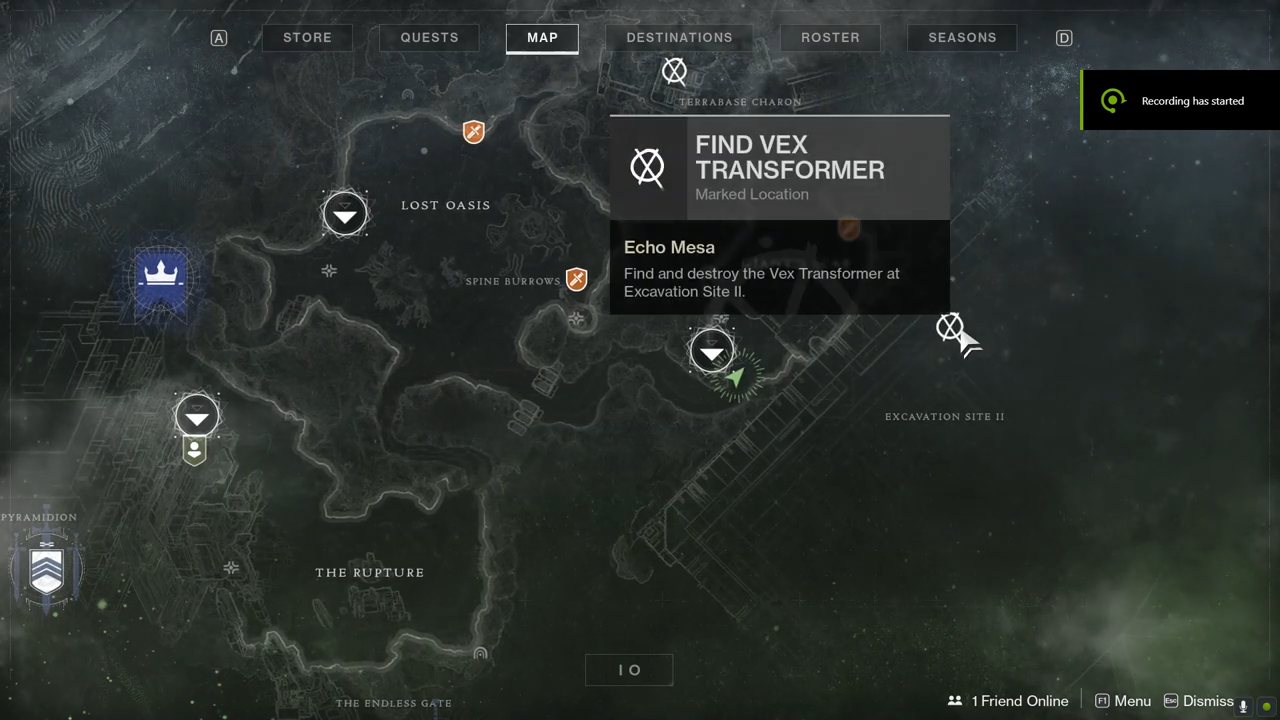Show the friends online roster

click(1008, 701)
